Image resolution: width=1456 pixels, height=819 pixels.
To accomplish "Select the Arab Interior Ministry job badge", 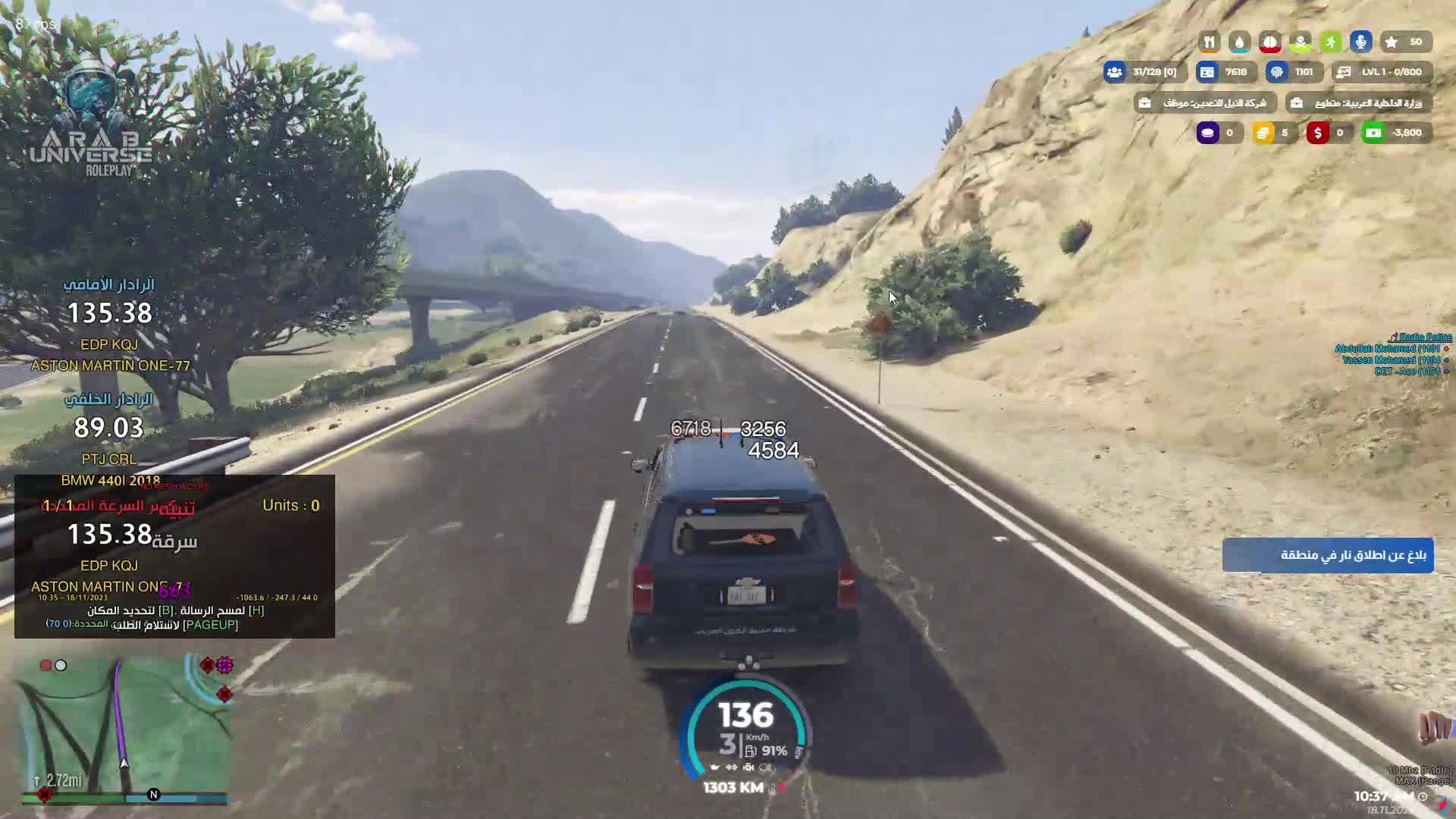I will [x=1358, y=103].
